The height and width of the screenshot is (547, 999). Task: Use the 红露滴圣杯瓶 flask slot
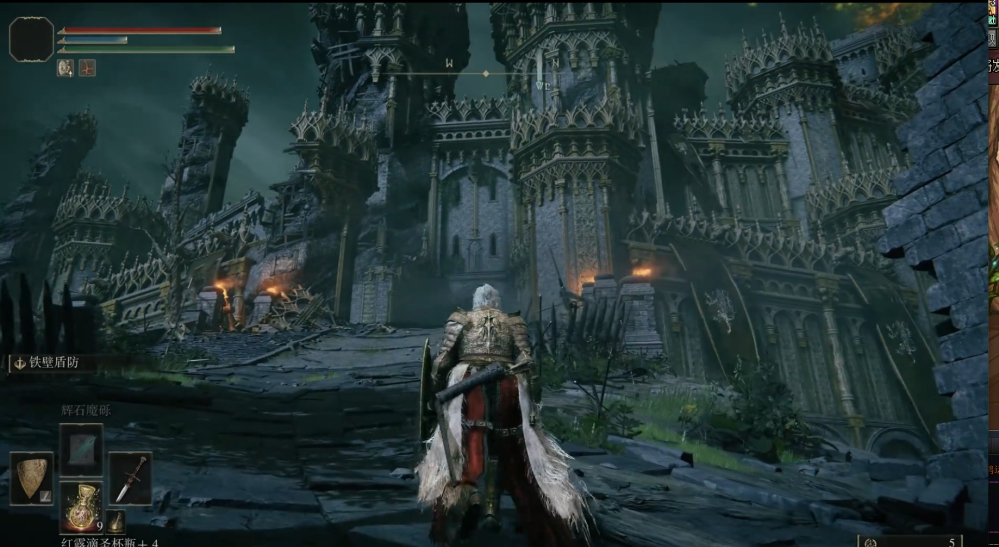click(x=81, y=506)
